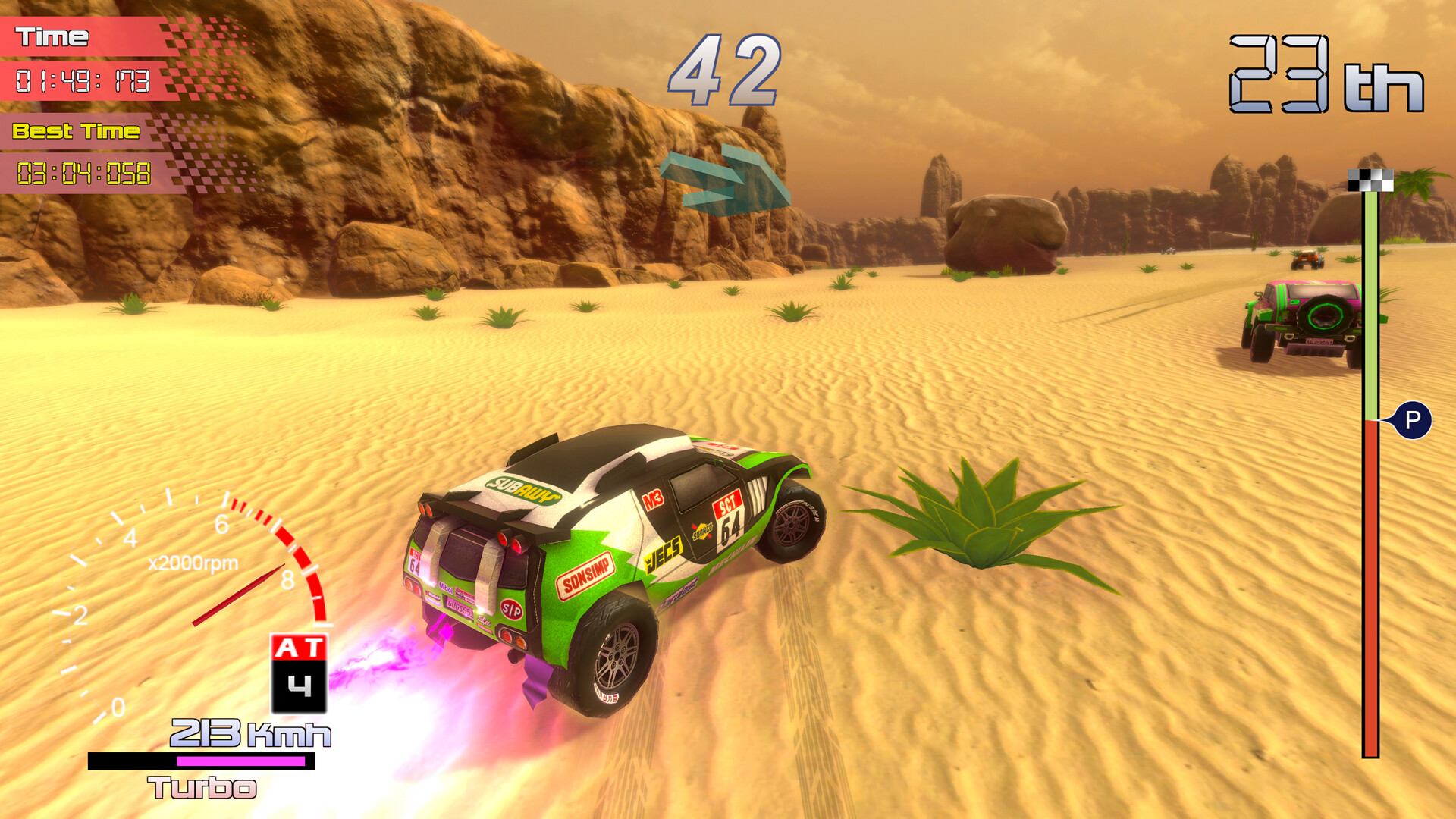Expand the Best Time panel header

point(76,130)
